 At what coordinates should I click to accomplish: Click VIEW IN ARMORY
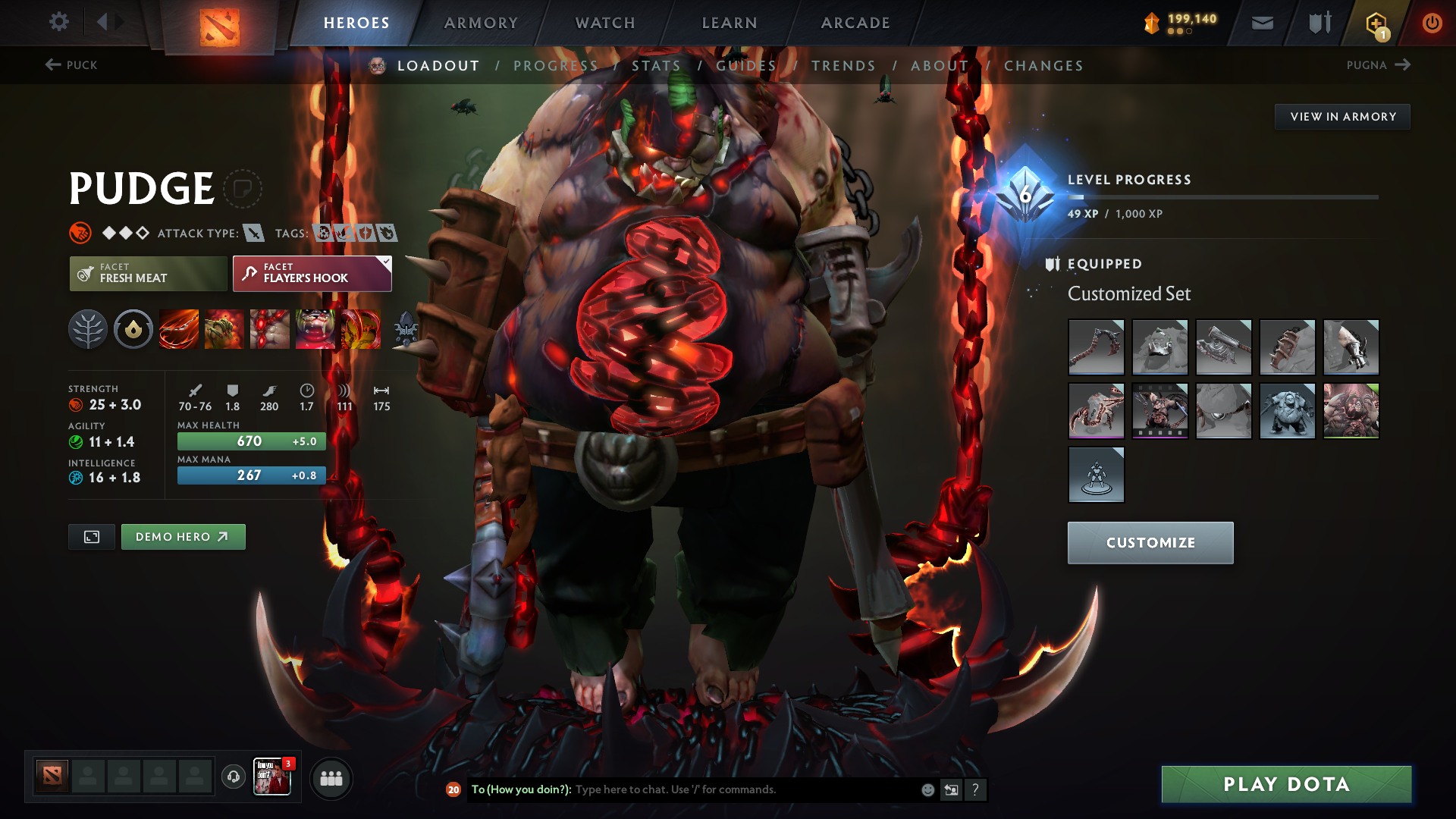tap(1342, 116)
